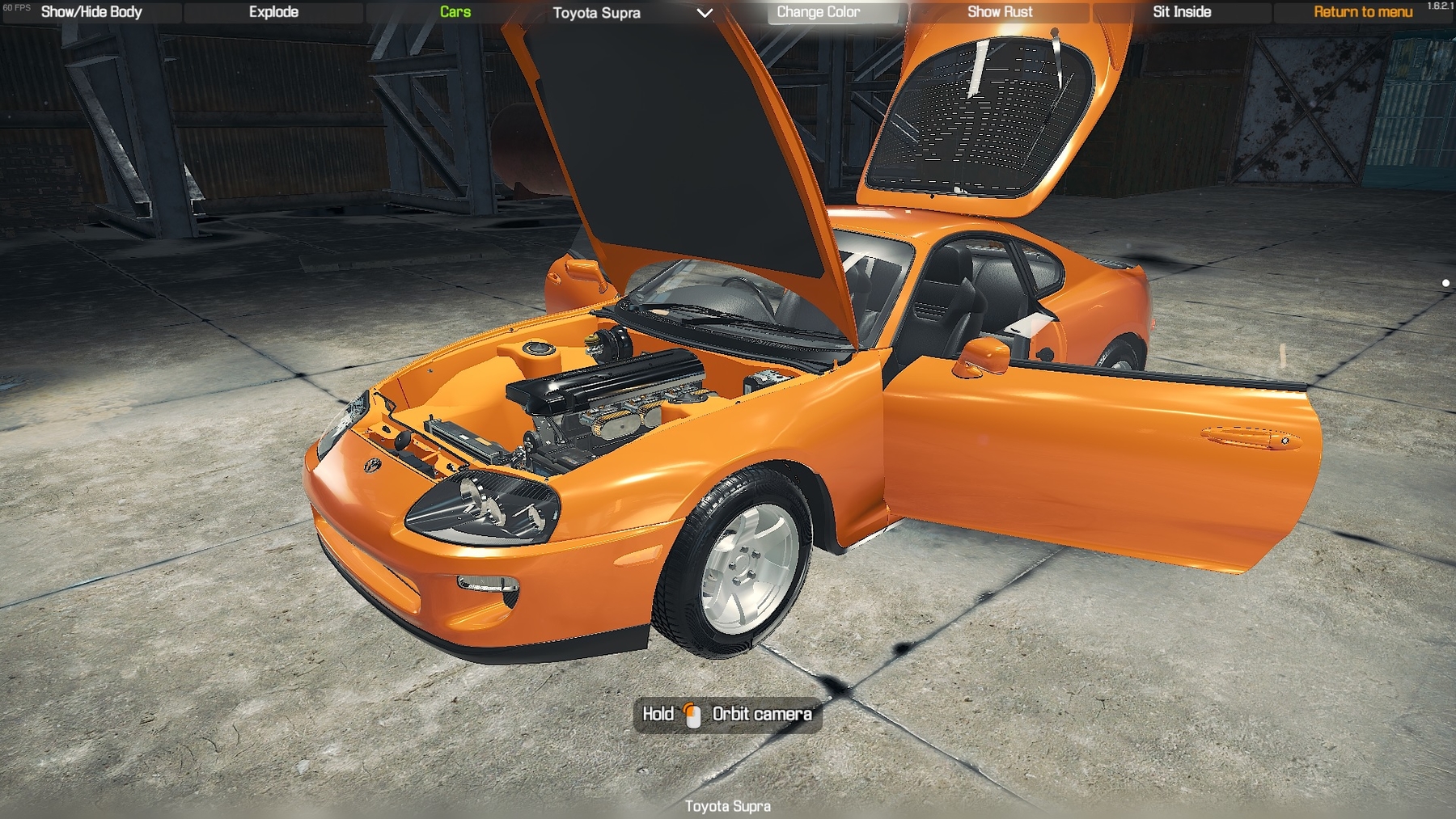Viewport: 1456px width, 819px height.
Task: Choose Change Color for the car
Action: [819, 12]
